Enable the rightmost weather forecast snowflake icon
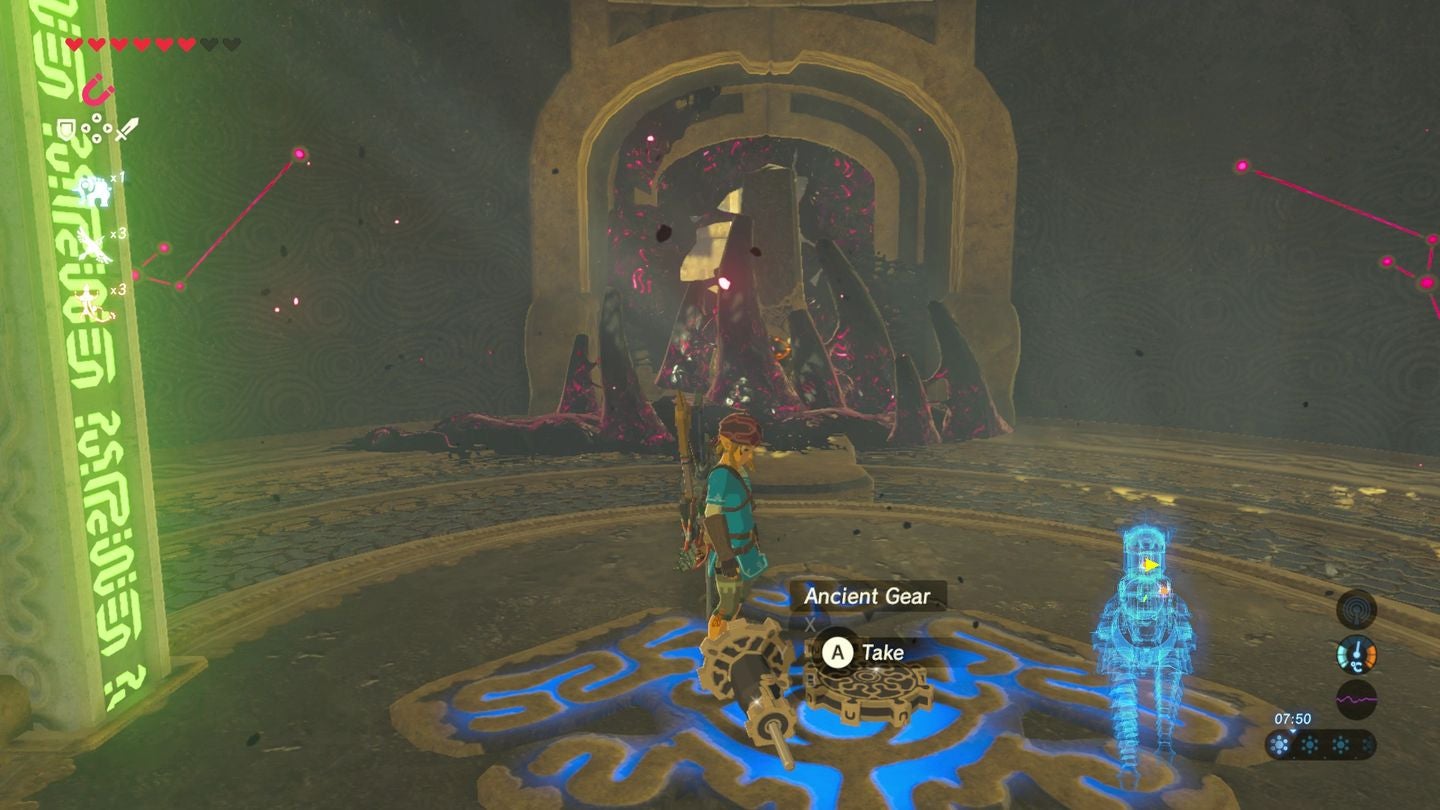The width and height of the screenshot is (1440, 810). pyautogui.click(x=1368, y=745)
